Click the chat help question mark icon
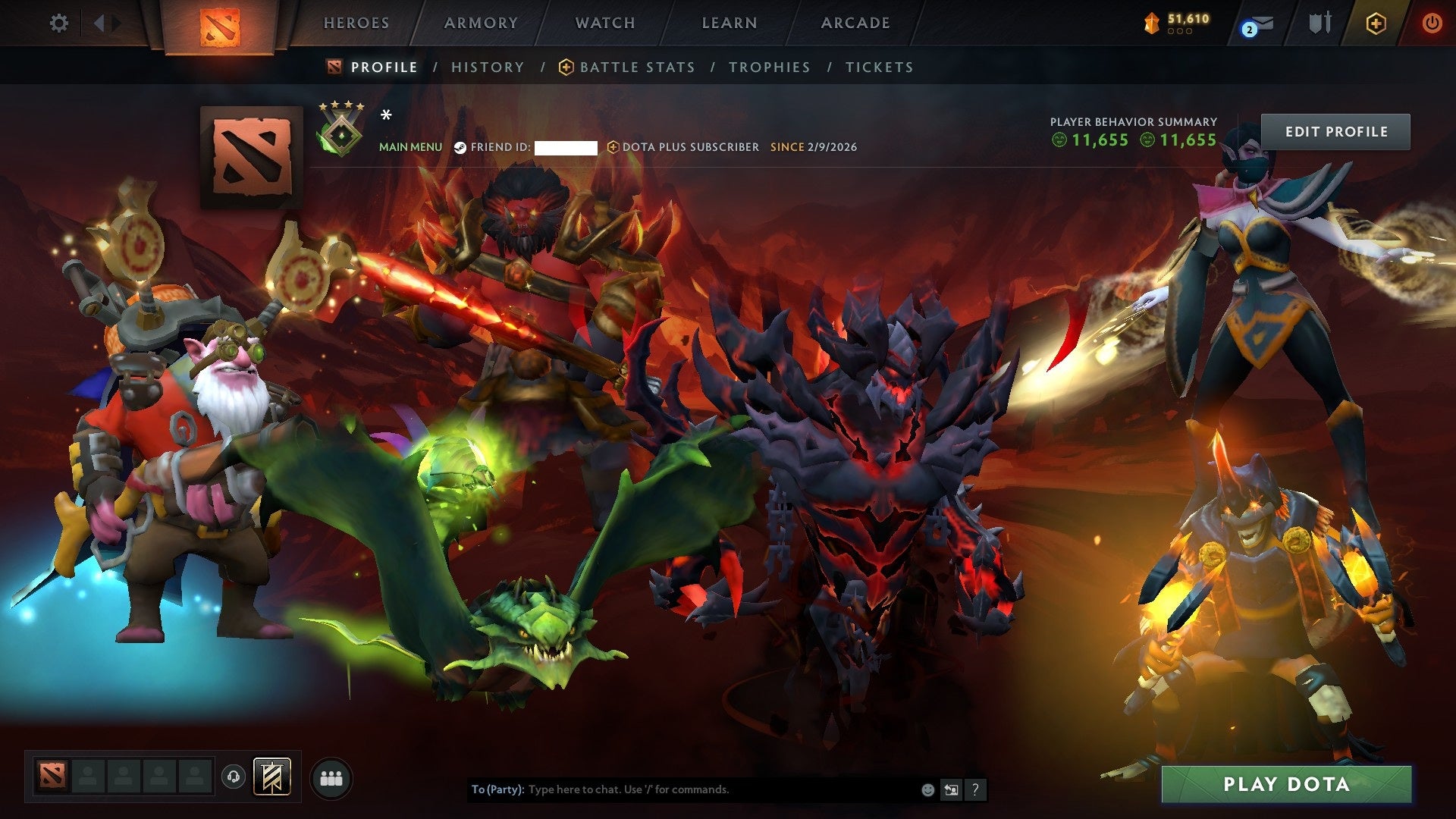The width and height of the screenshot is (1456, 819). pyautogui.click(x=974, y=789)
